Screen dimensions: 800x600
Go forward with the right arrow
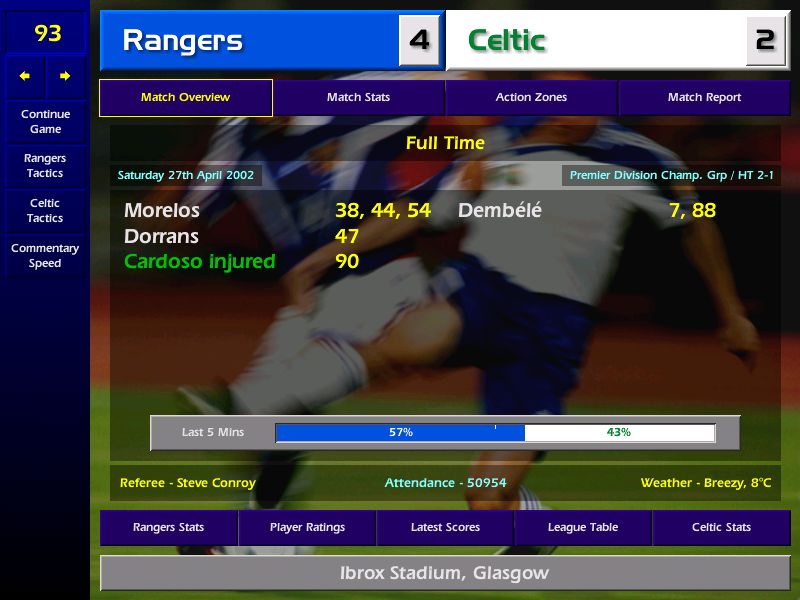65,76
